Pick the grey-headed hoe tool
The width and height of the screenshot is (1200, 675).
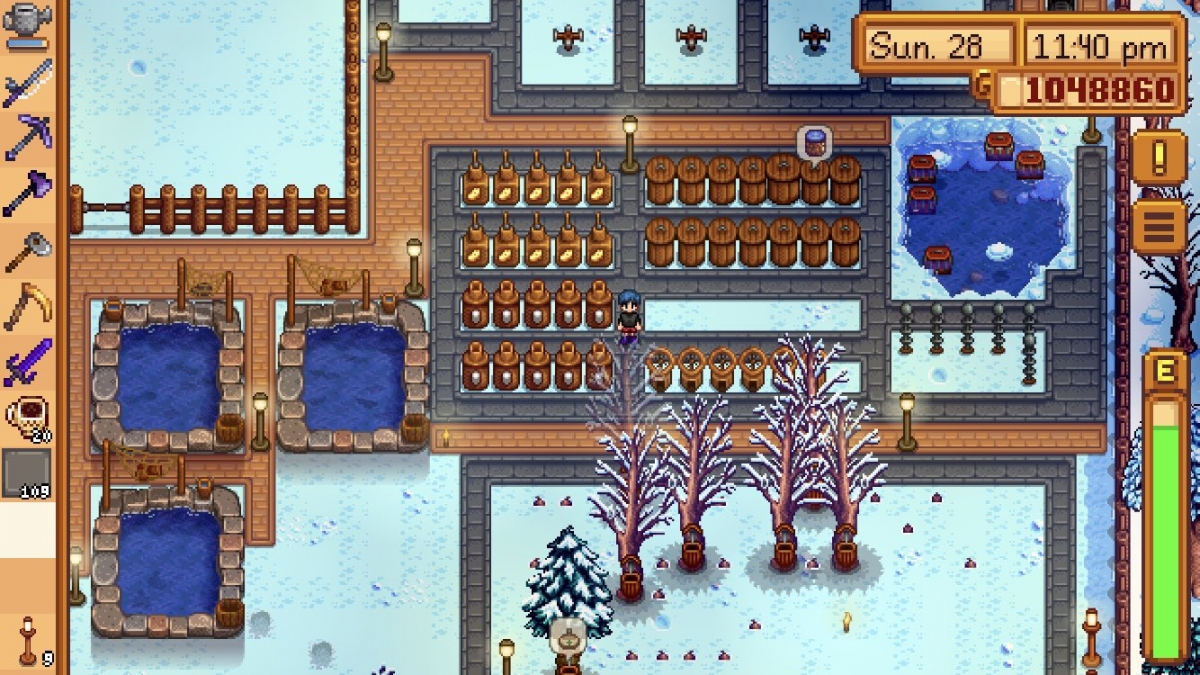click(27, 250)
